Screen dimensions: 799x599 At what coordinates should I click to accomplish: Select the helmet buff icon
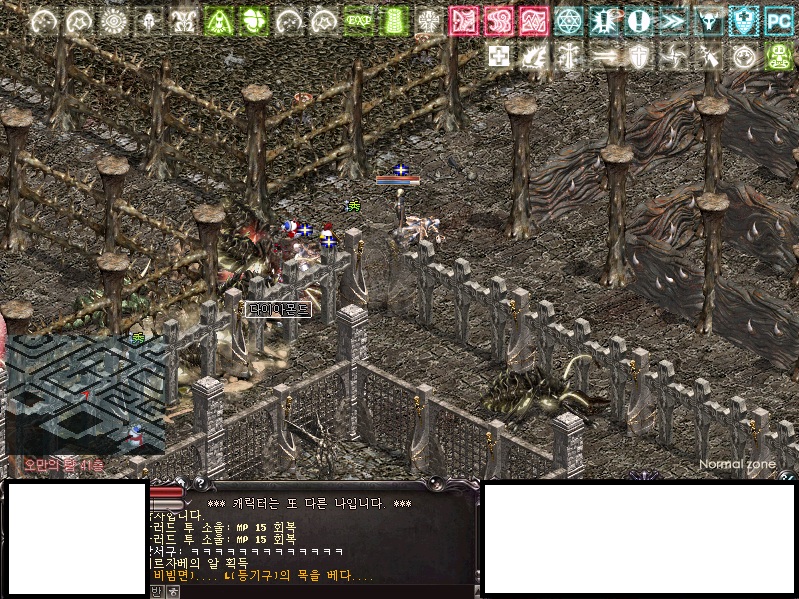pyautogui.click(x=149, y=21)
